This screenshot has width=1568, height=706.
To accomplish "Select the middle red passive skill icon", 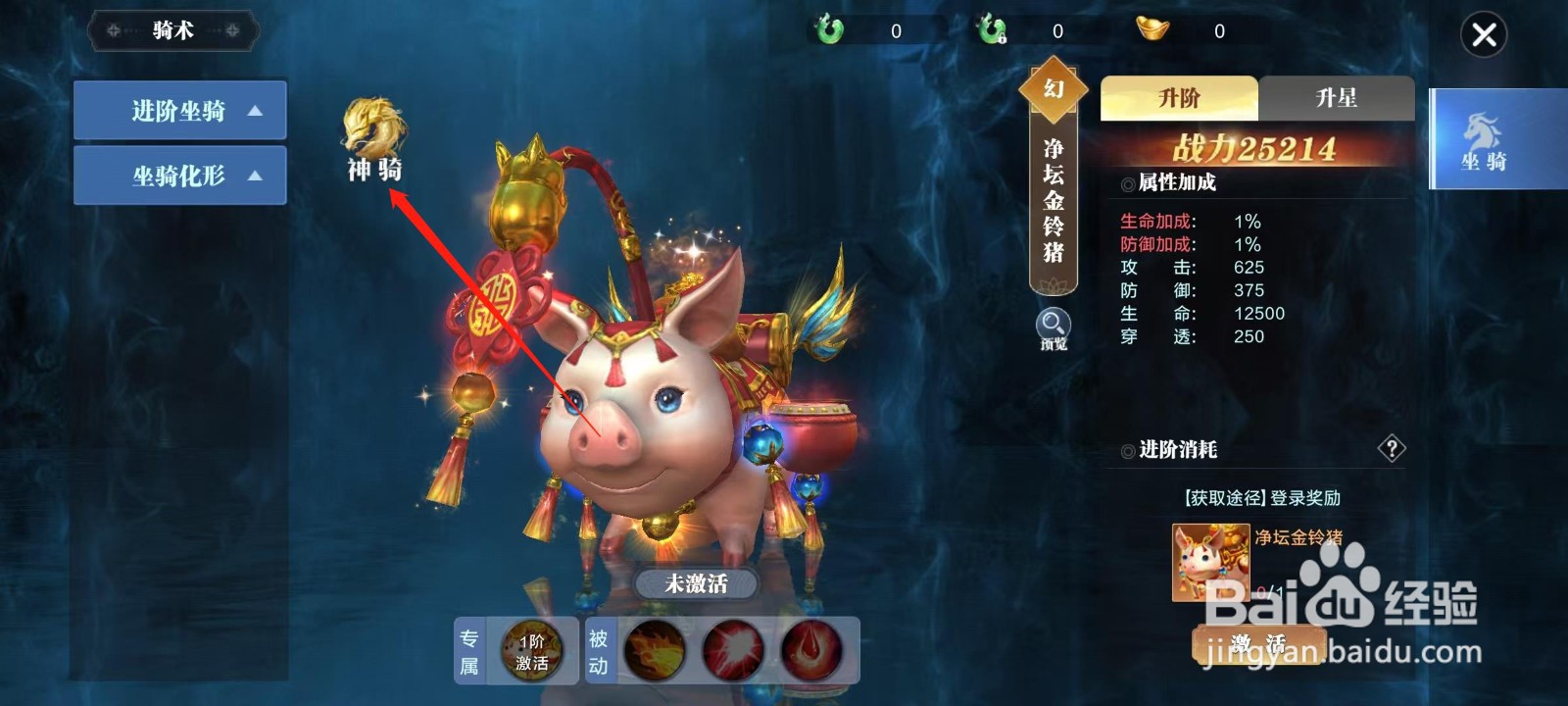I will click(x=730, y=651).
